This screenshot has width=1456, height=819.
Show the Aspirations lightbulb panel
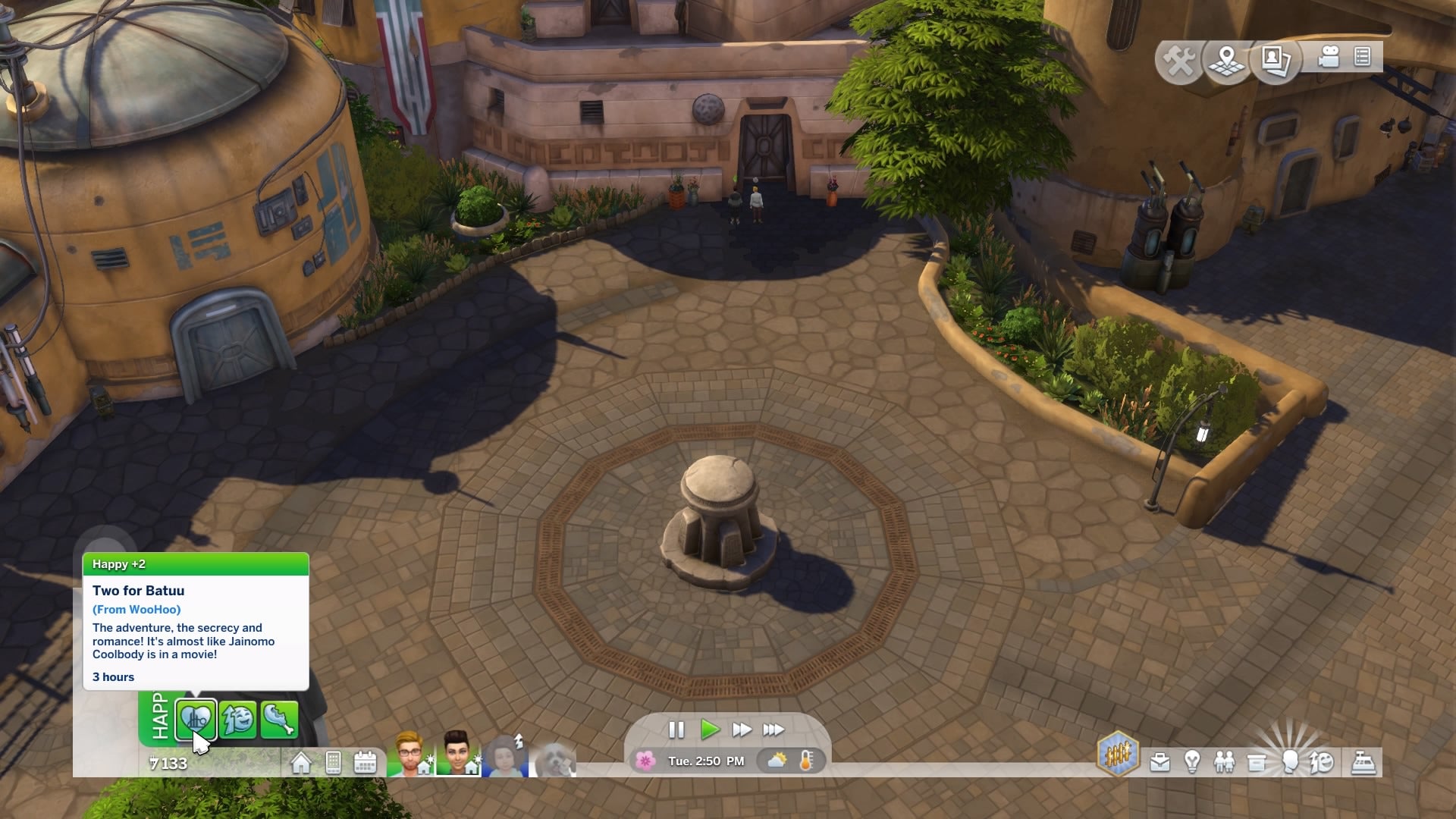[x=1192, y=762]
